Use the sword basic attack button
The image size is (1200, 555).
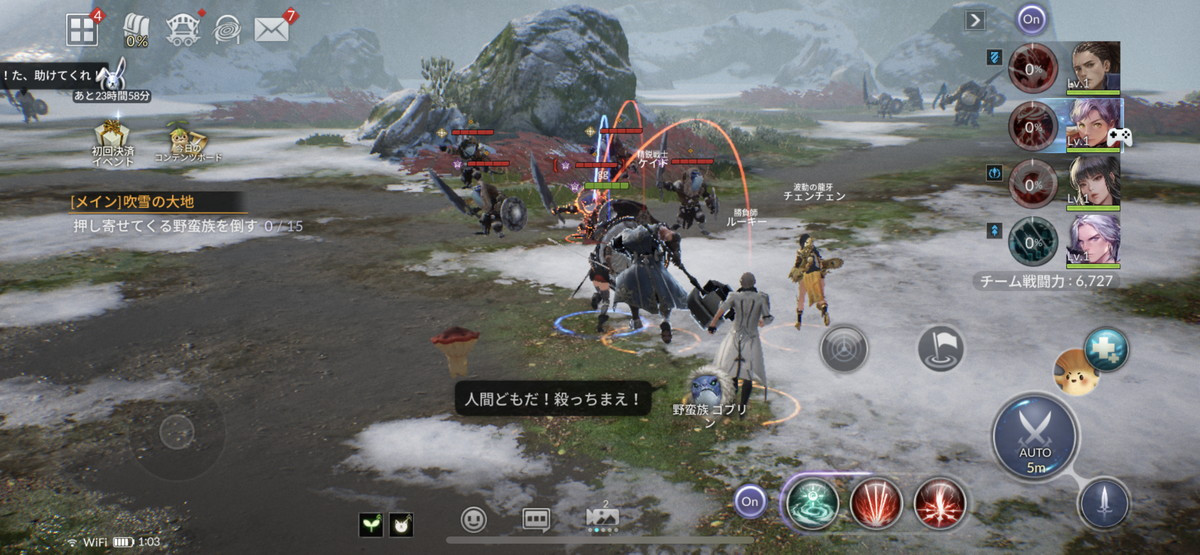(x=1104, y=503)
